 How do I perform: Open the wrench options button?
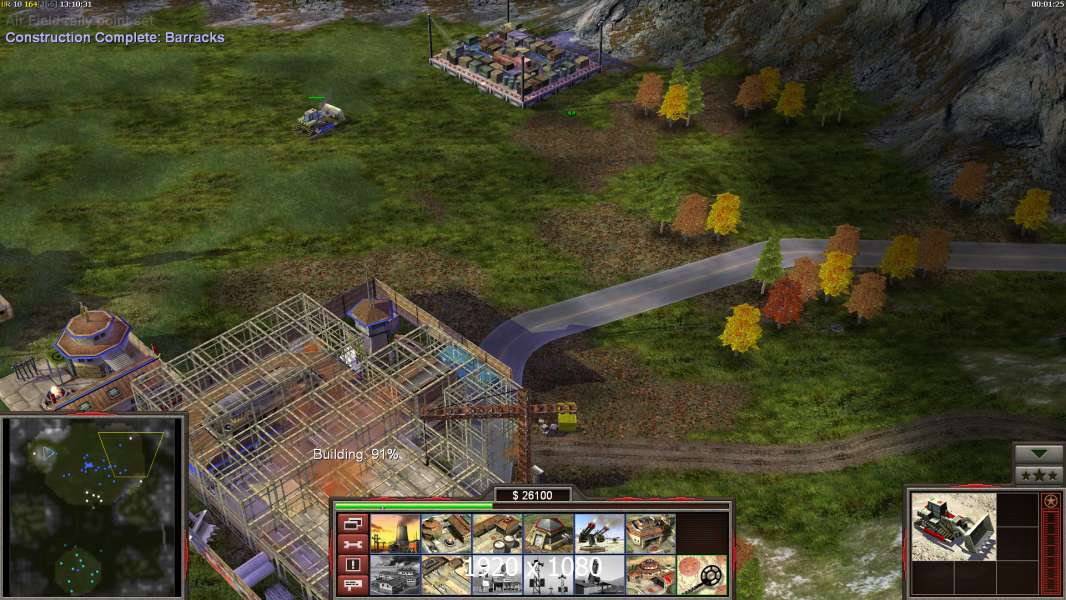coord(351,544)
